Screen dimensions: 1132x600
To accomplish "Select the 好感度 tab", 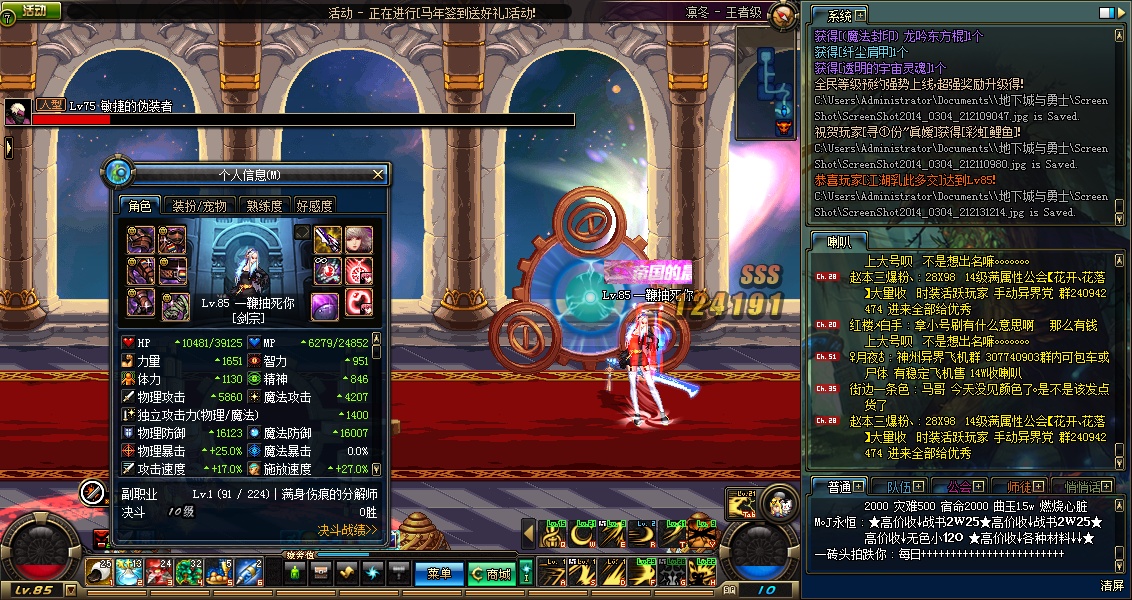I will coord(314,206).
